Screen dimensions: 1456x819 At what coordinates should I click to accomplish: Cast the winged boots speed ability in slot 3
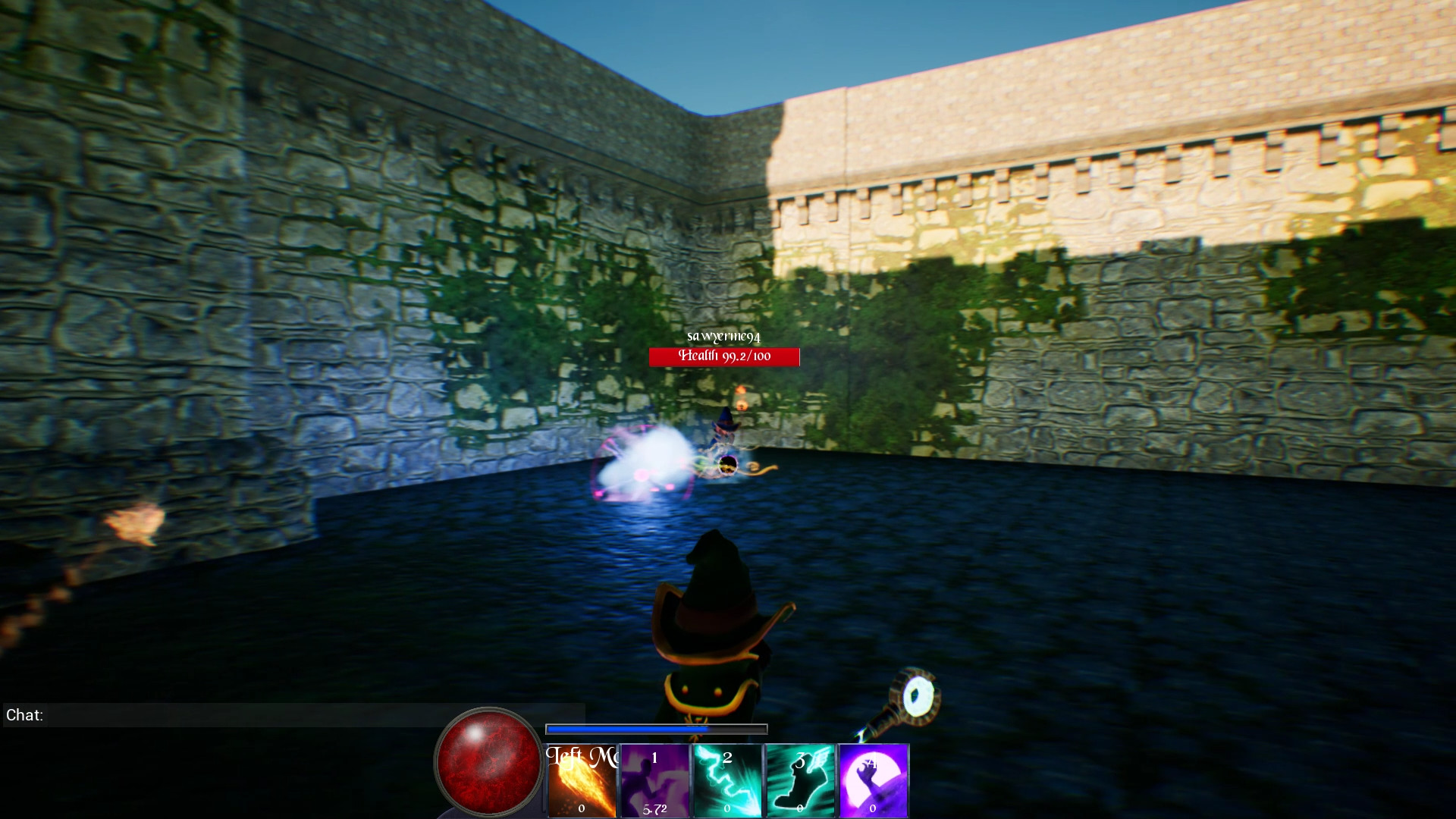click(x=799, y=780)
